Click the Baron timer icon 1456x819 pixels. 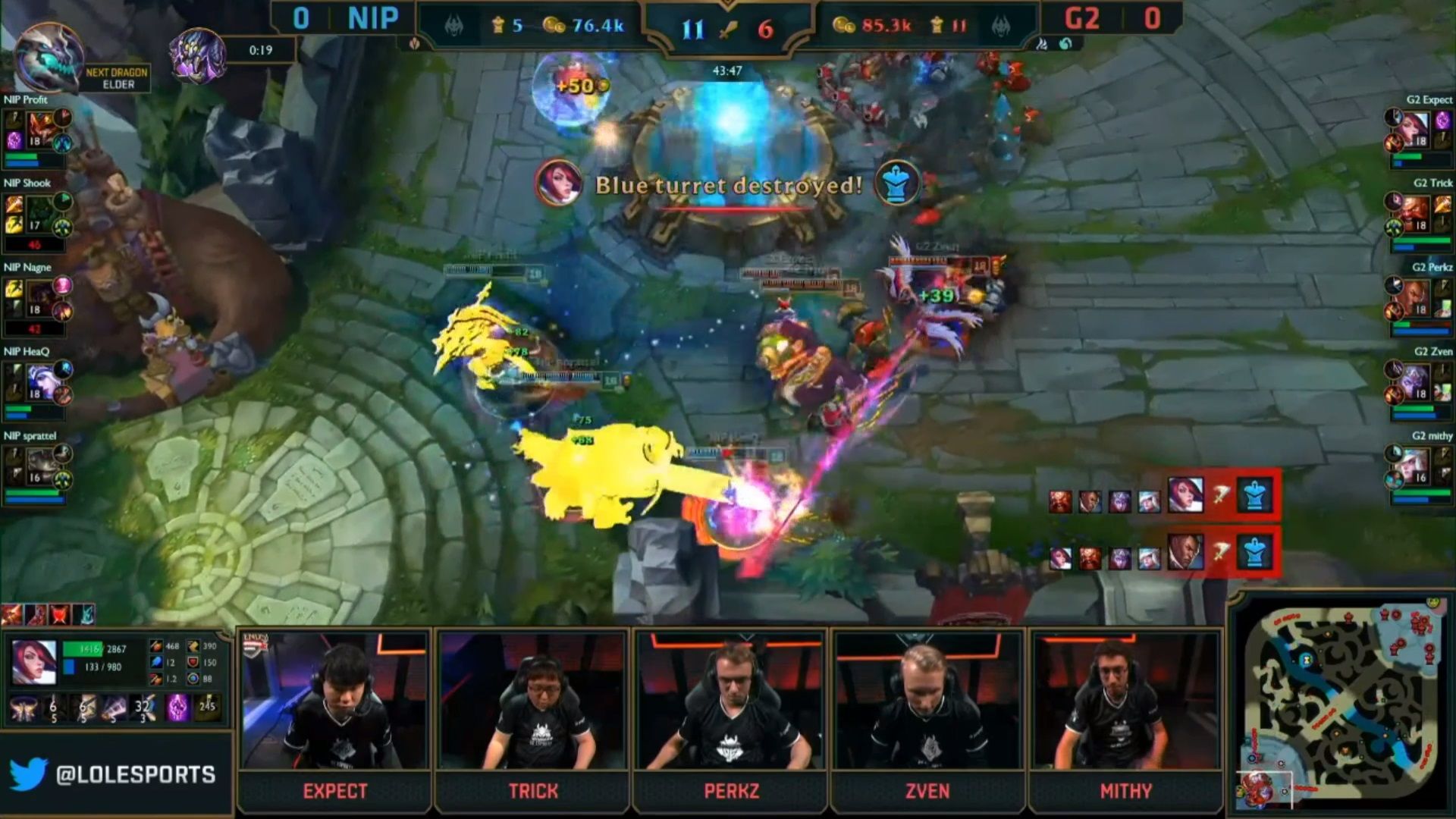(x=198, y=55)
